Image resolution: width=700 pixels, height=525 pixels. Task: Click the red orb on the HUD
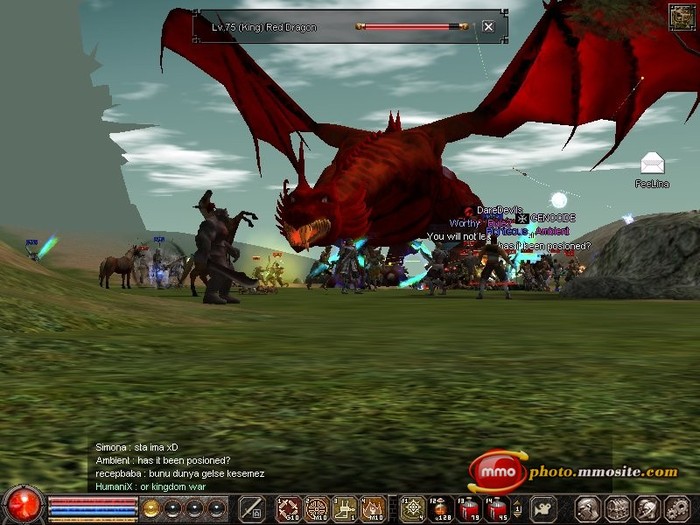(x=22, y=506)
